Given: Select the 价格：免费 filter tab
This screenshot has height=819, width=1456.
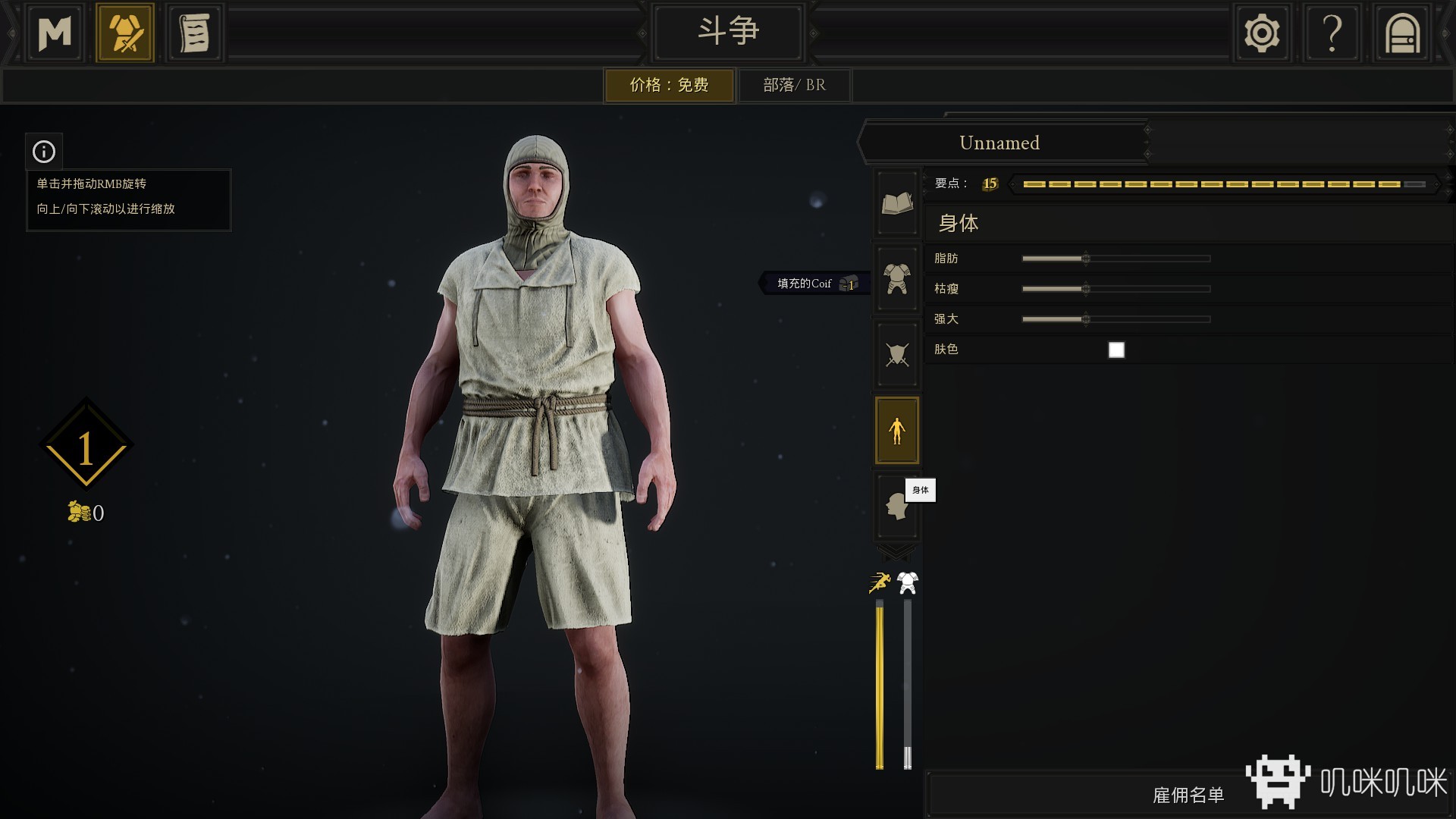Looking at the screenshot, I should point(669,85).
